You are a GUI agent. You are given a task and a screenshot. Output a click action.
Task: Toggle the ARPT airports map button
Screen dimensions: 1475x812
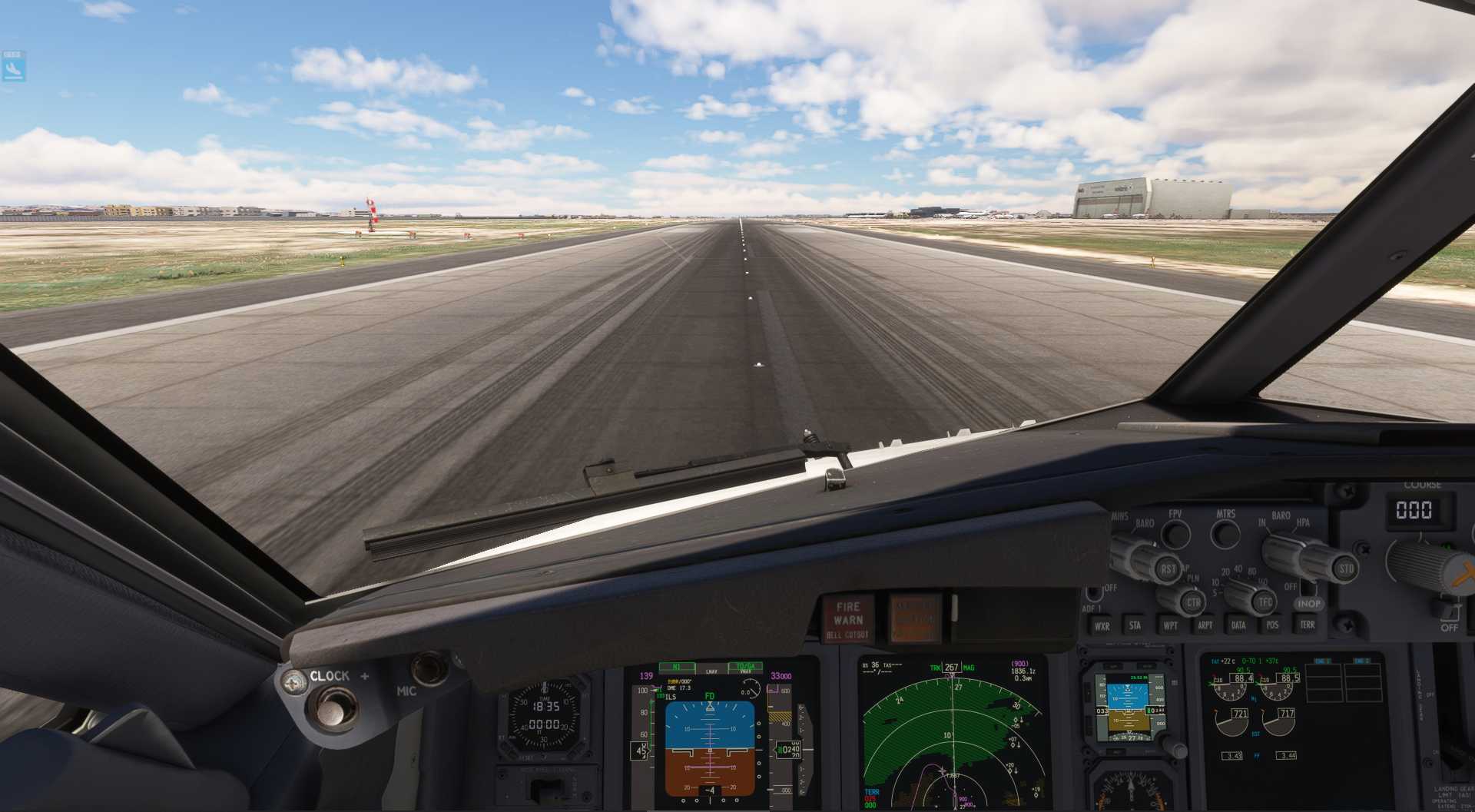click(x=1205, y=625)
